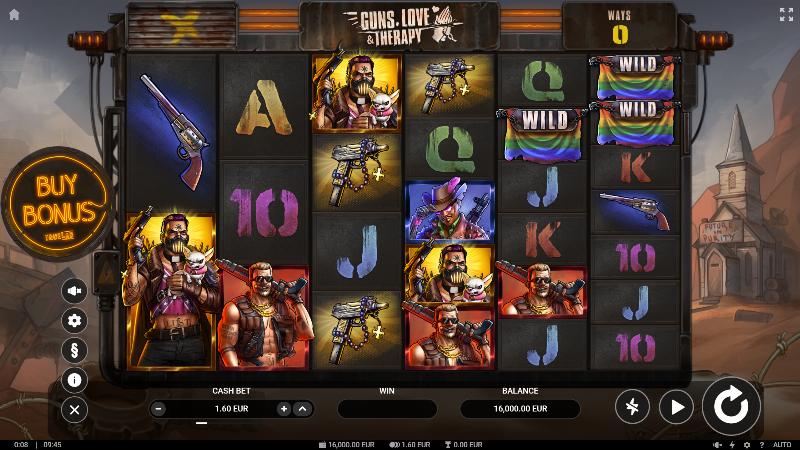
Task: Spin the reels with the circular arrow button
Action: coord(731,406)
